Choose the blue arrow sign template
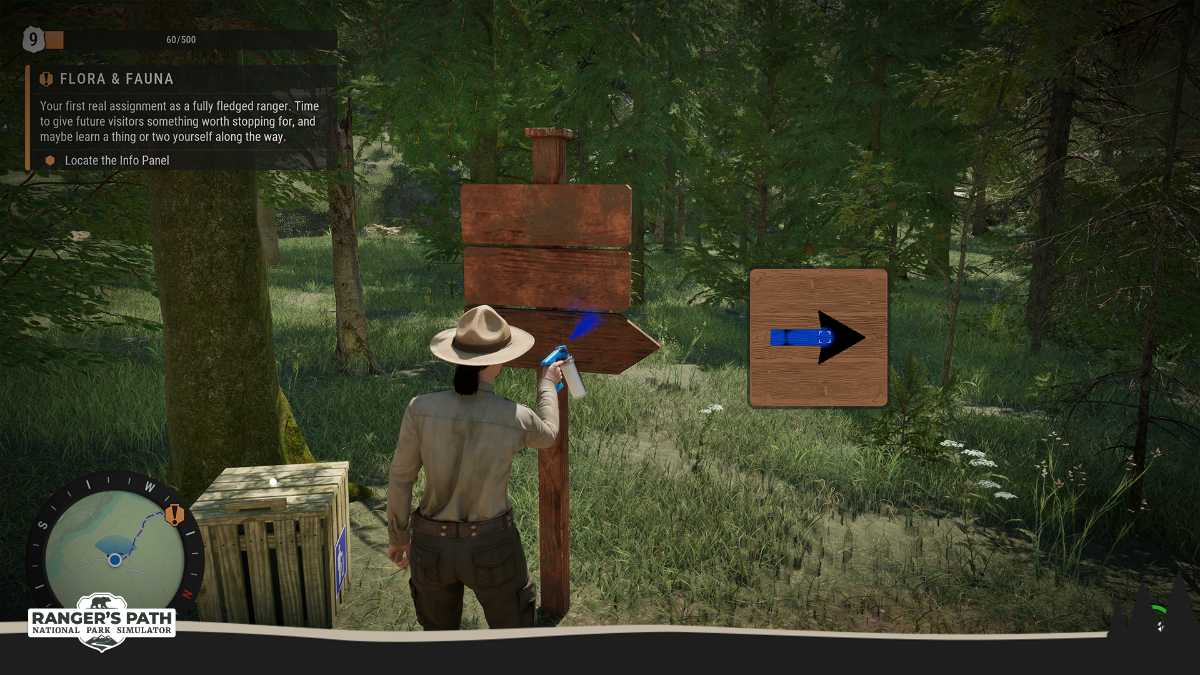This screenshot has height=675, width=1200. [818, 338]
